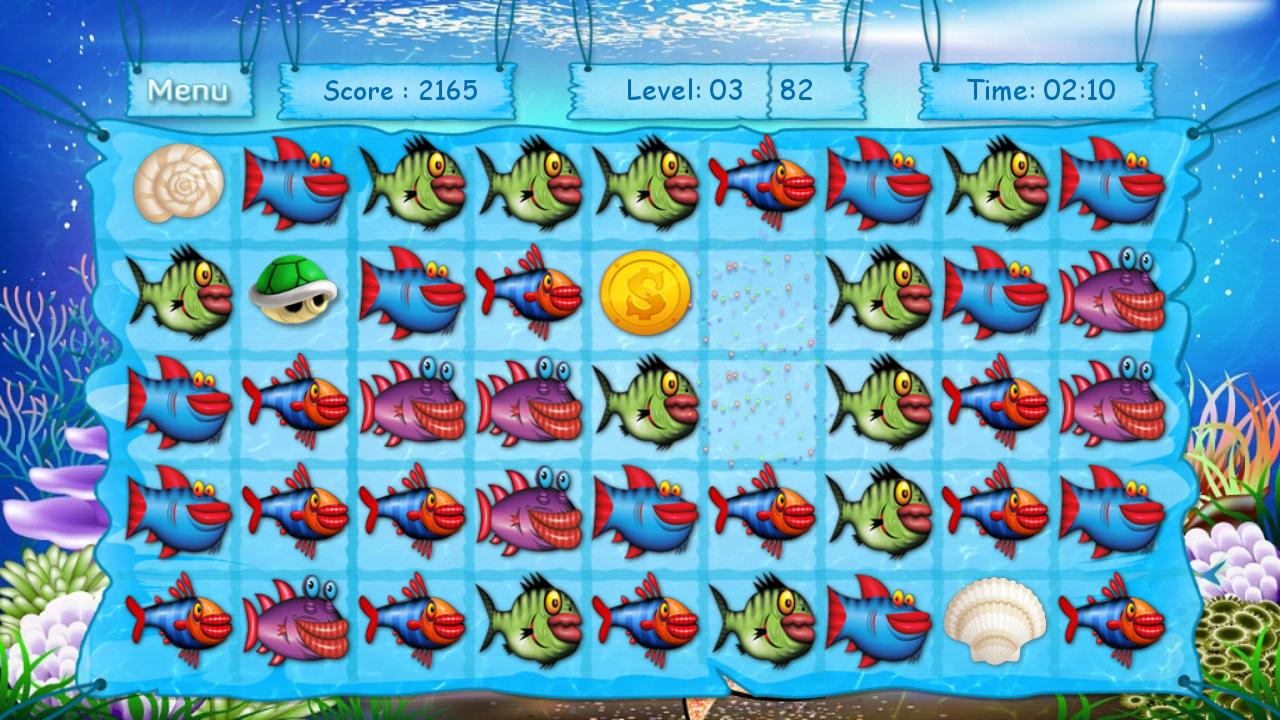Select the purple big-lipped fish in bottom row
The width and height of the screenshot is (1280, 720).
tap(295, 620)
